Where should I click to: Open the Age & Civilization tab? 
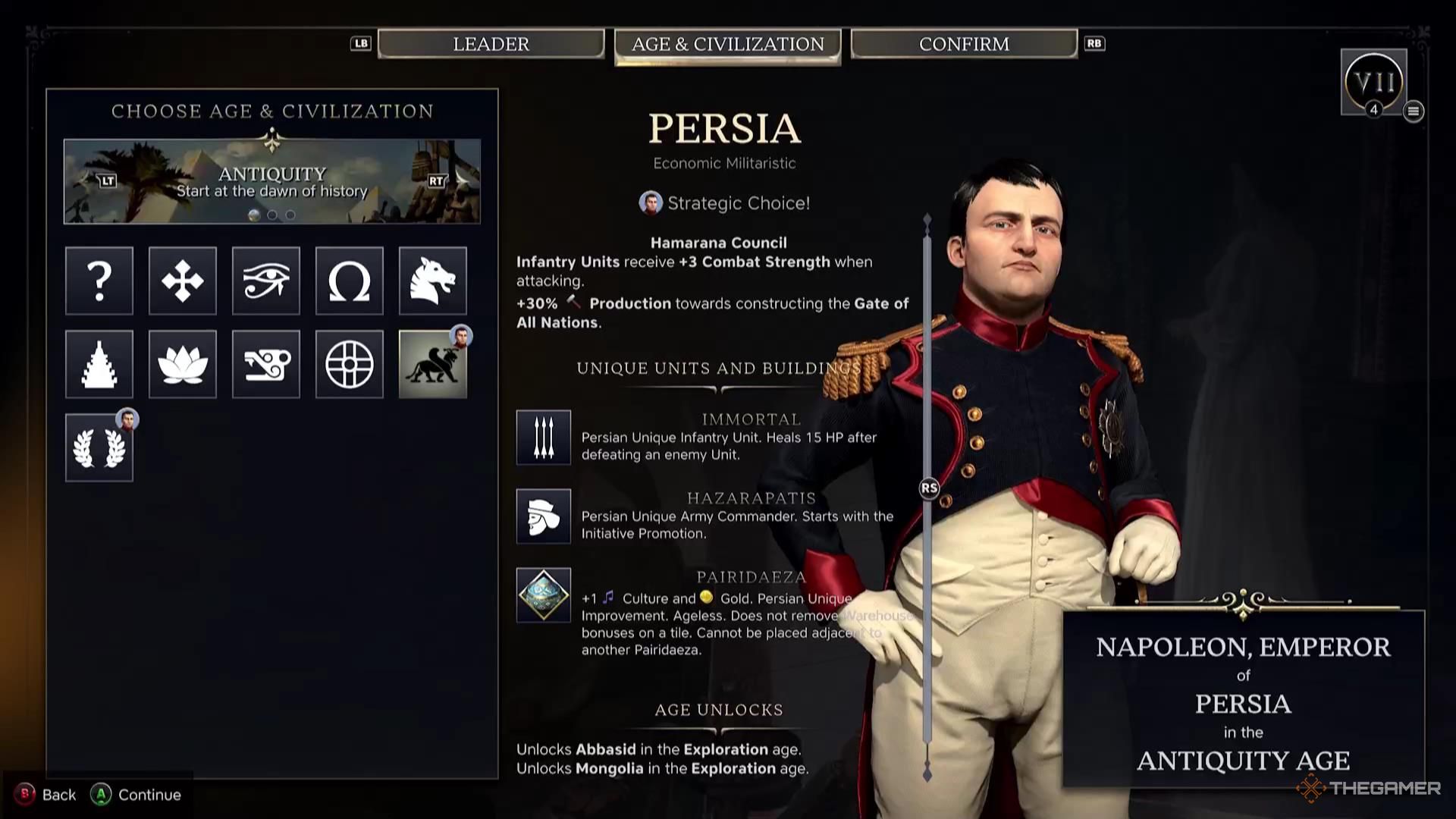[727, 44]
